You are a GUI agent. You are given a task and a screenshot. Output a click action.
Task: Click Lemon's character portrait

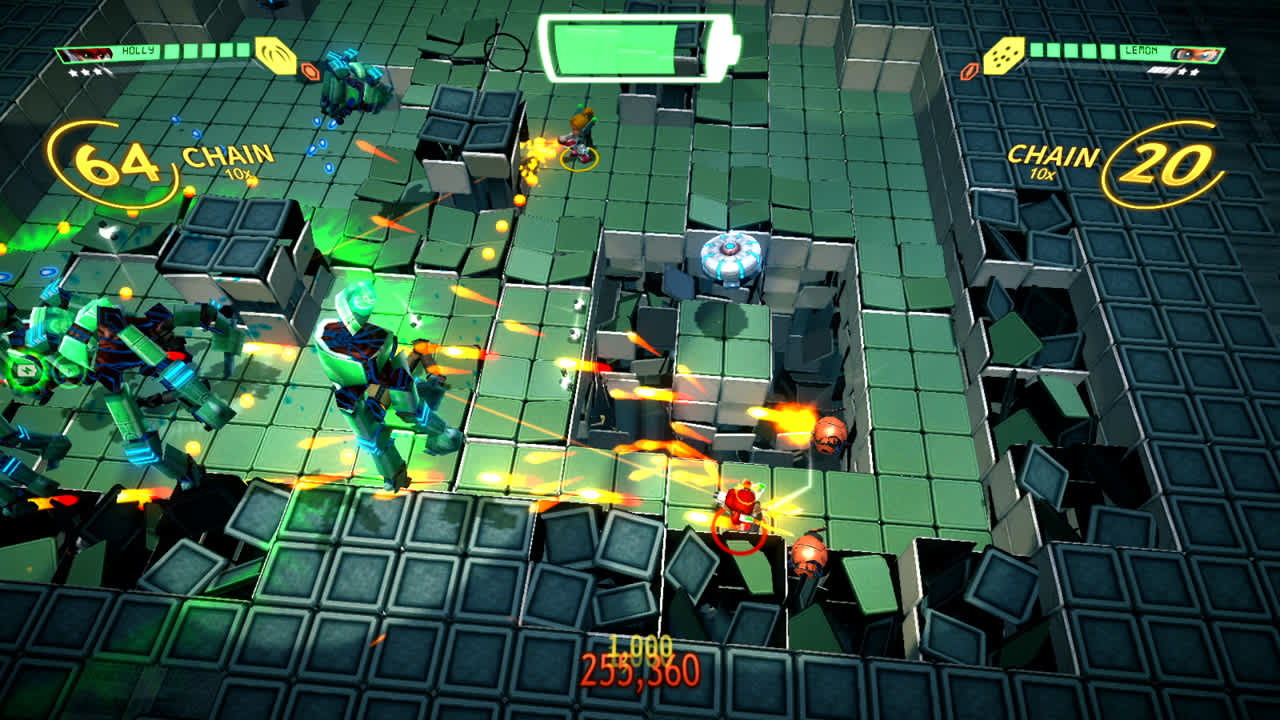[x=1195, y=53]
